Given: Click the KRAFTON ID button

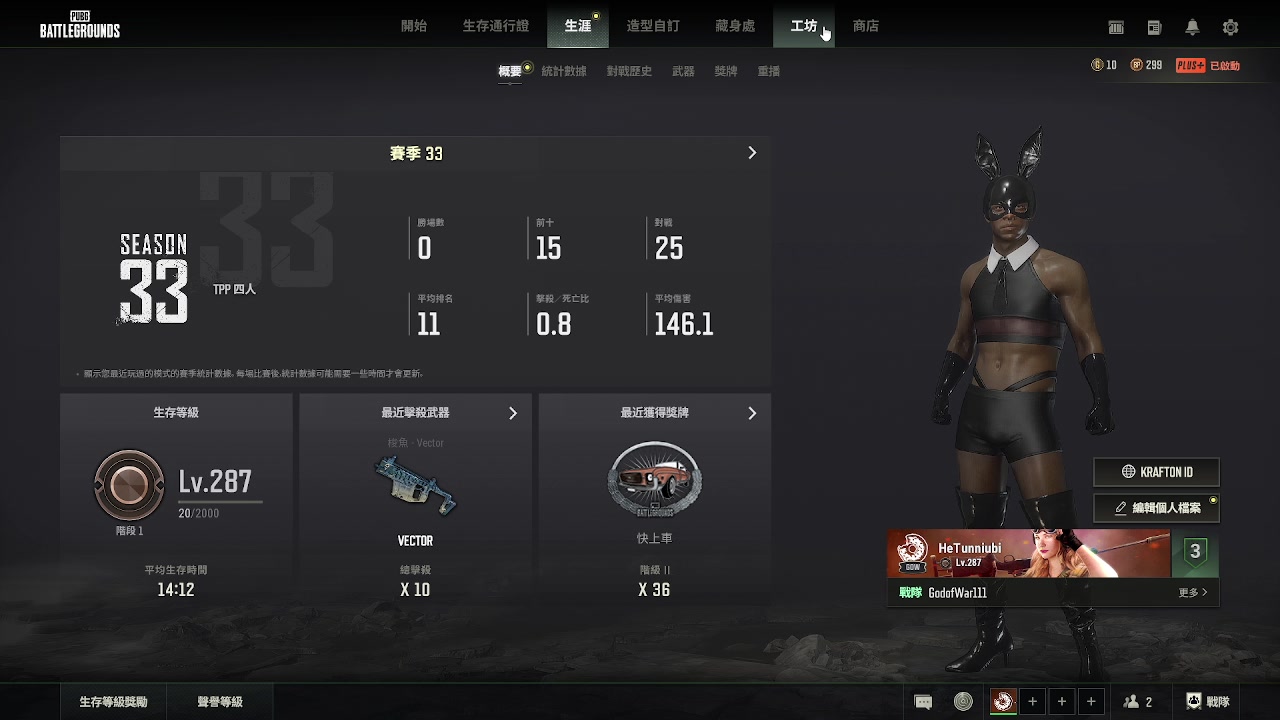Looking at the screenshot, I should click(1156, 472).
